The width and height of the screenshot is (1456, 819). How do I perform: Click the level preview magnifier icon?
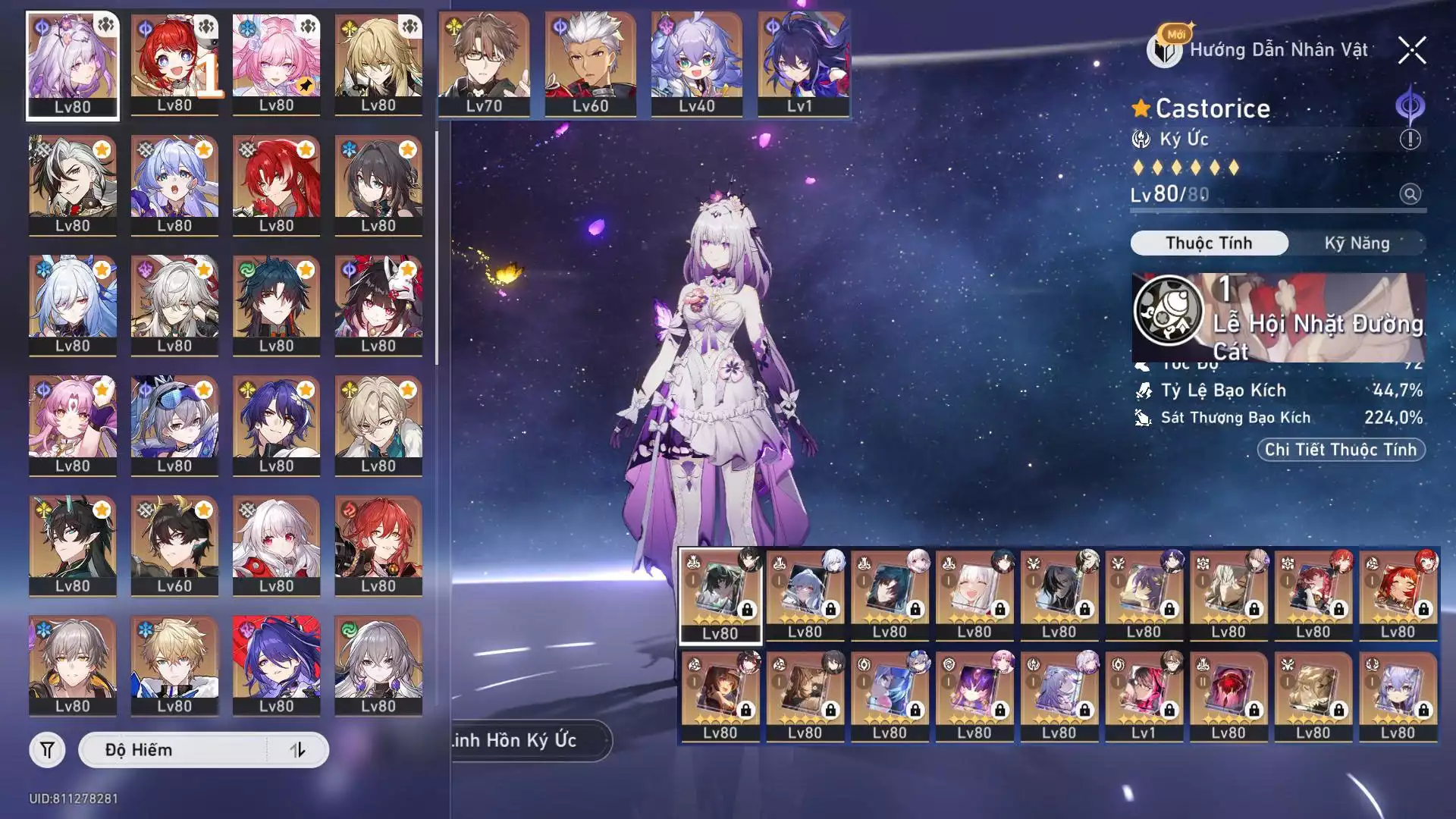(1410, 194)
